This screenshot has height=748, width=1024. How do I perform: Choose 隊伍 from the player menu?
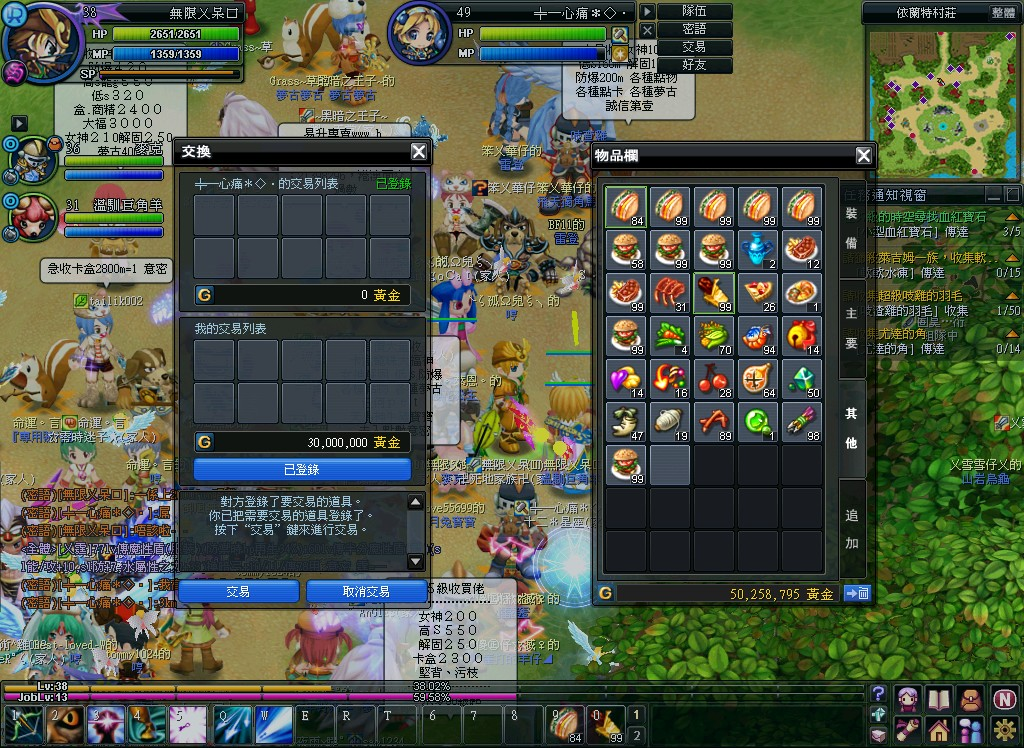(694, 11)
